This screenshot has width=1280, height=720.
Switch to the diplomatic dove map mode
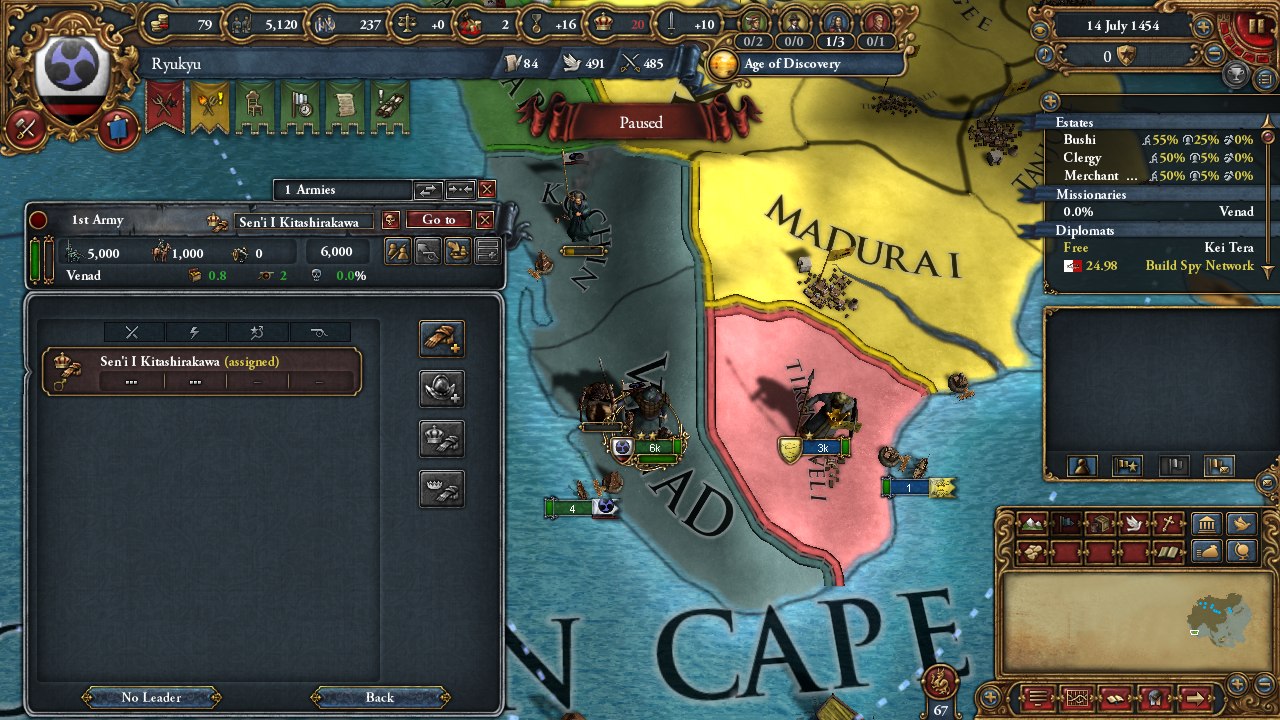tap(1133, 523)
